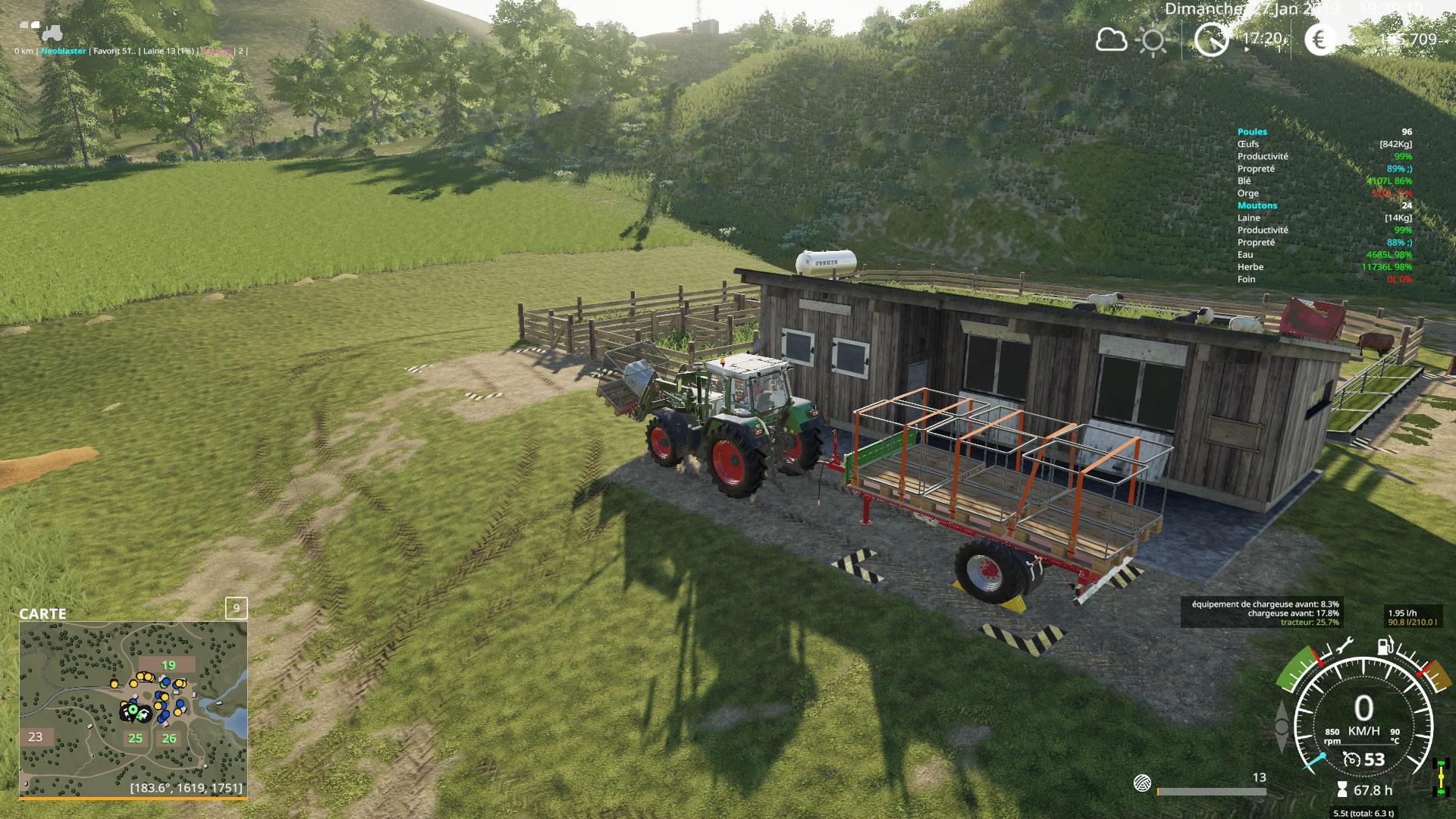
Task: Click the hourglass operating hours icon
Action: 1342,790
